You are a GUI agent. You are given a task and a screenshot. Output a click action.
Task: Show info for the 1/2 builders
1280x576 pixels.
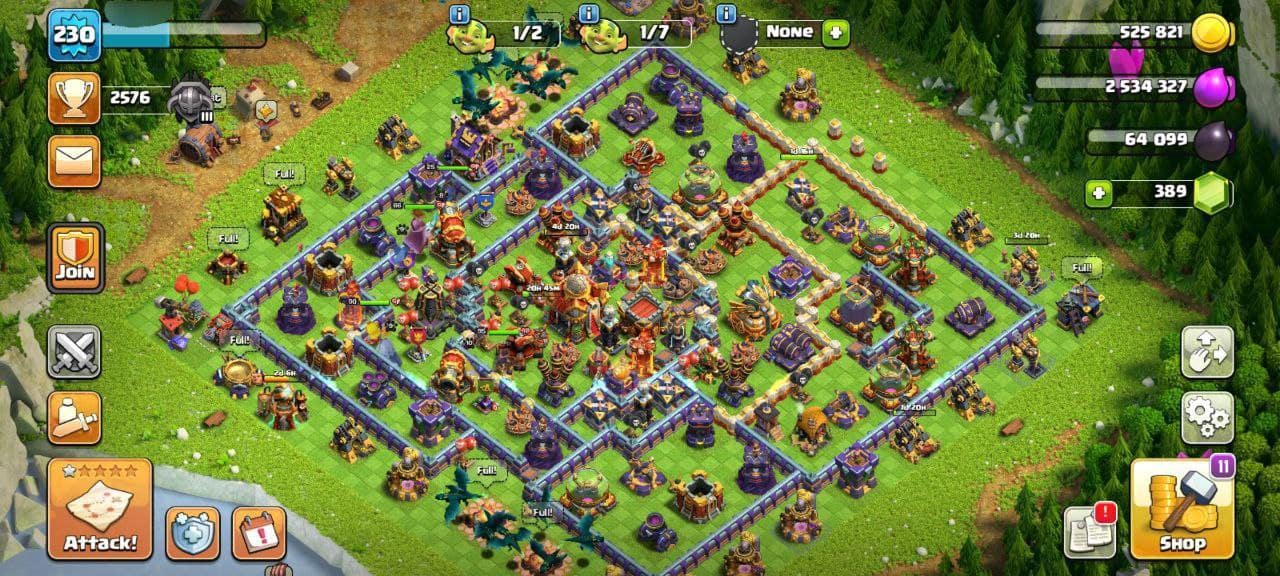(460, 14)
